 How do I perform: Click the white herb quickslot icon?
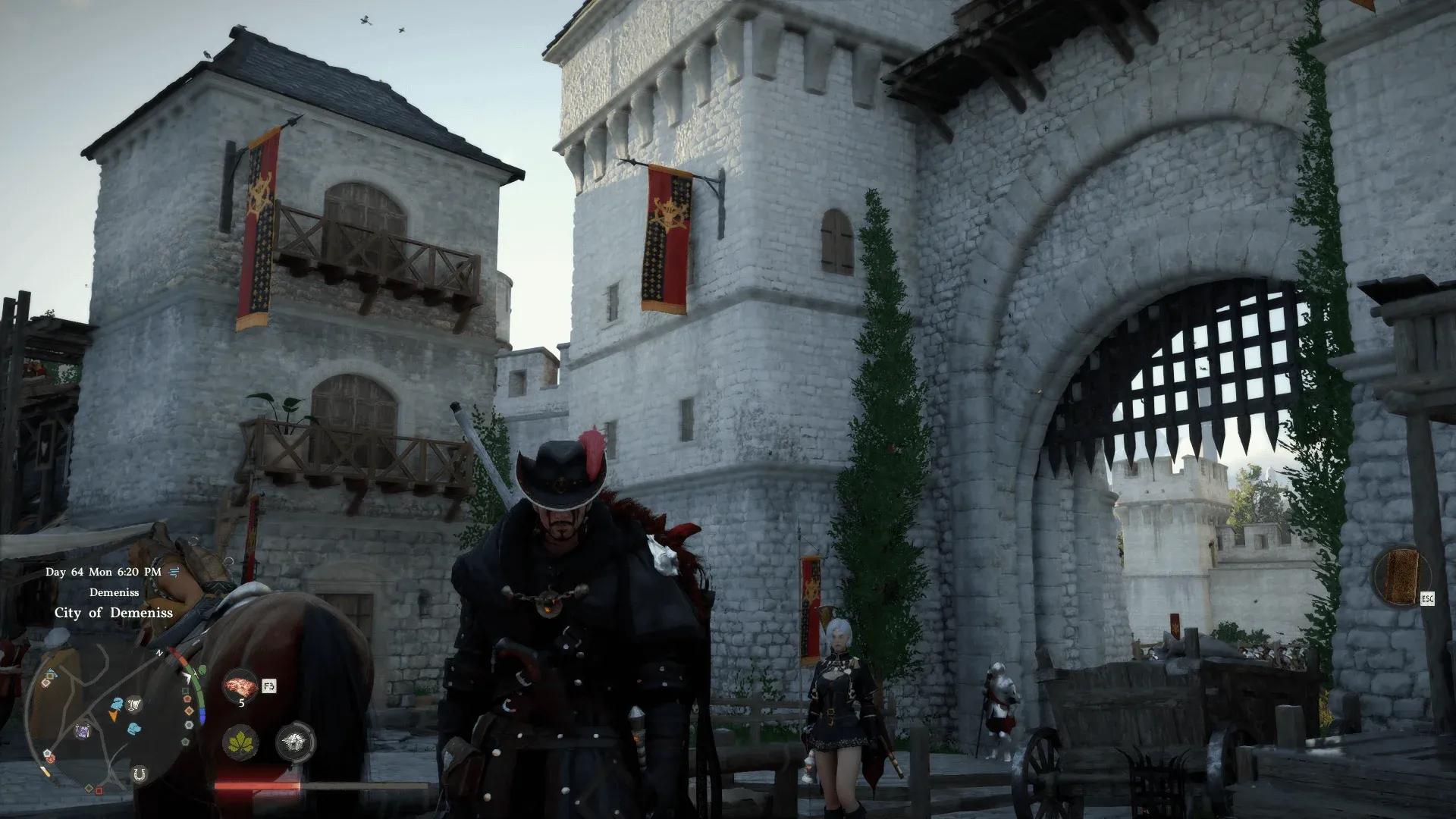[x=294, y=742]
